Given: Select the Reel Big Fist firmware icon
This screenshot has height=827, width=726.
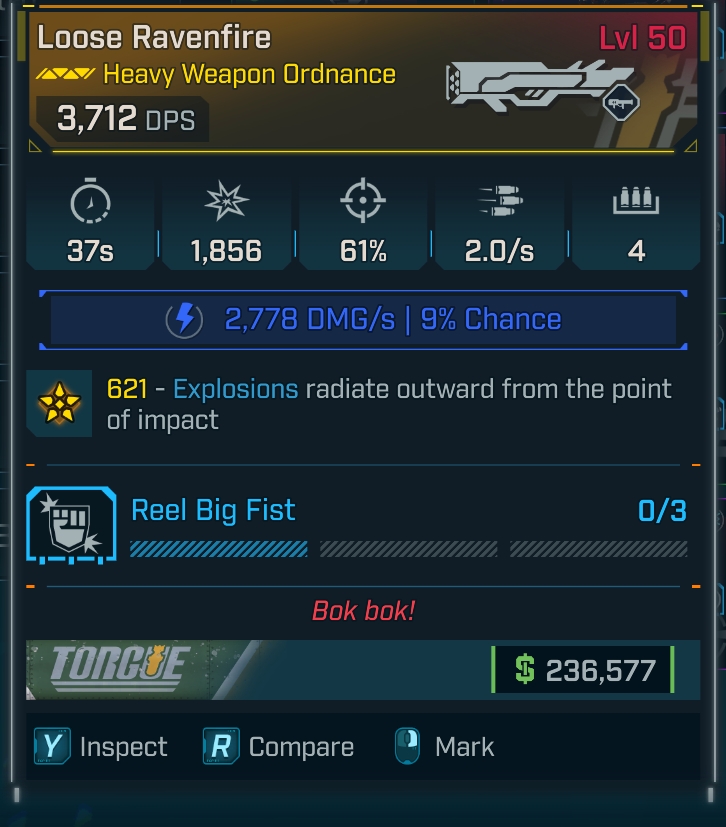Looking at the screenshot, I should (x=71, y=524).
